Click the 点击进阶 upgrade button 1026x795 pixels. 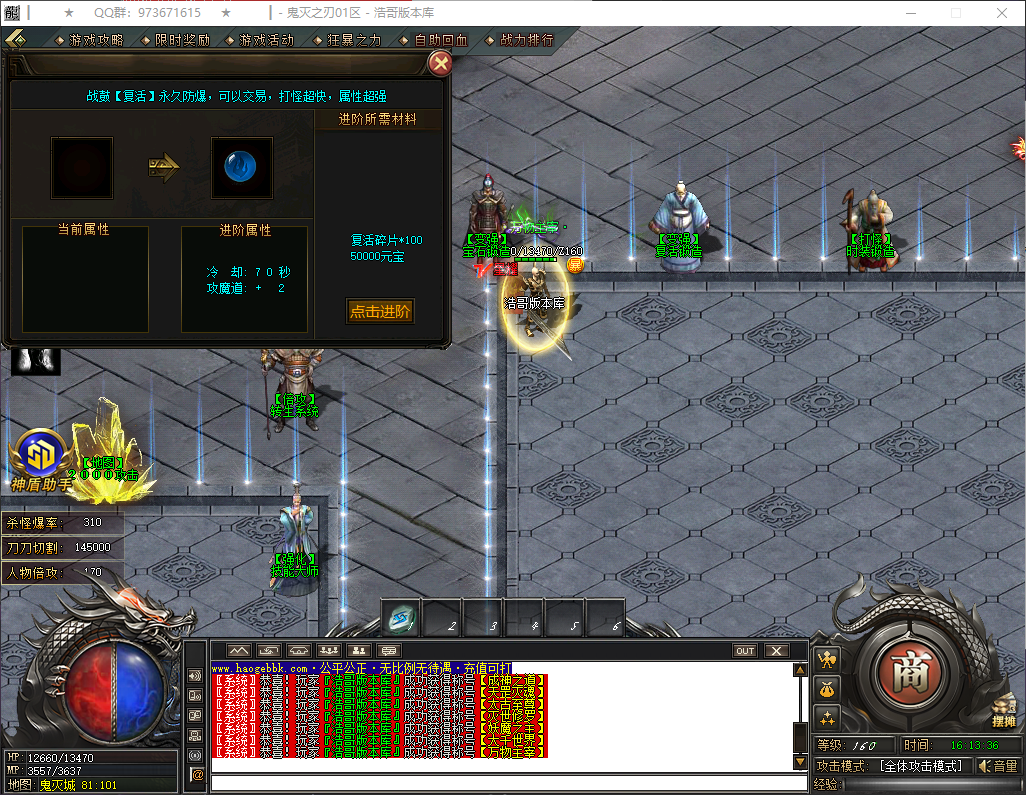(x=380, y=311)
